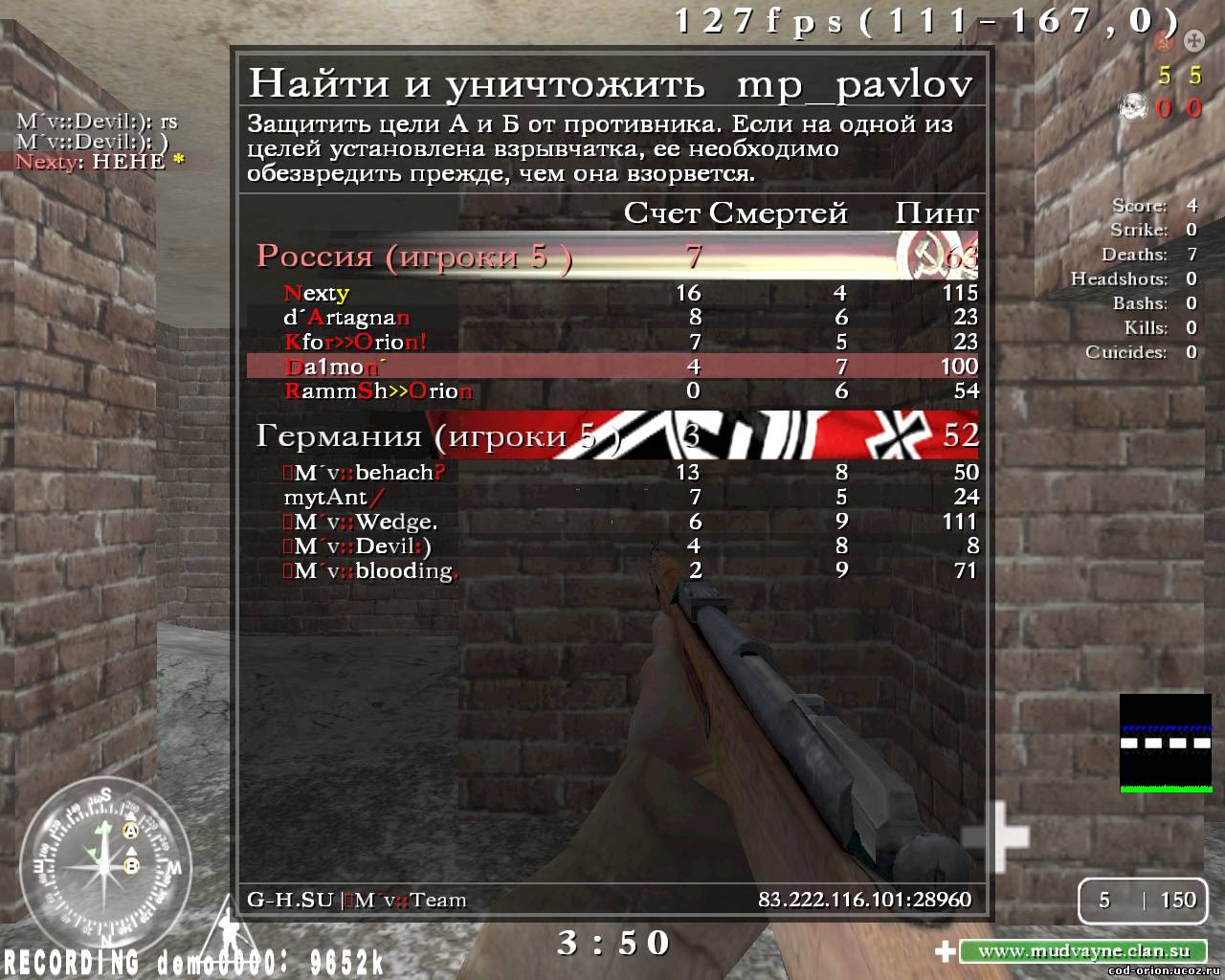This screenshot has width=1225, height=980.
Task: Click the compass in the corner
Action: 105,867
